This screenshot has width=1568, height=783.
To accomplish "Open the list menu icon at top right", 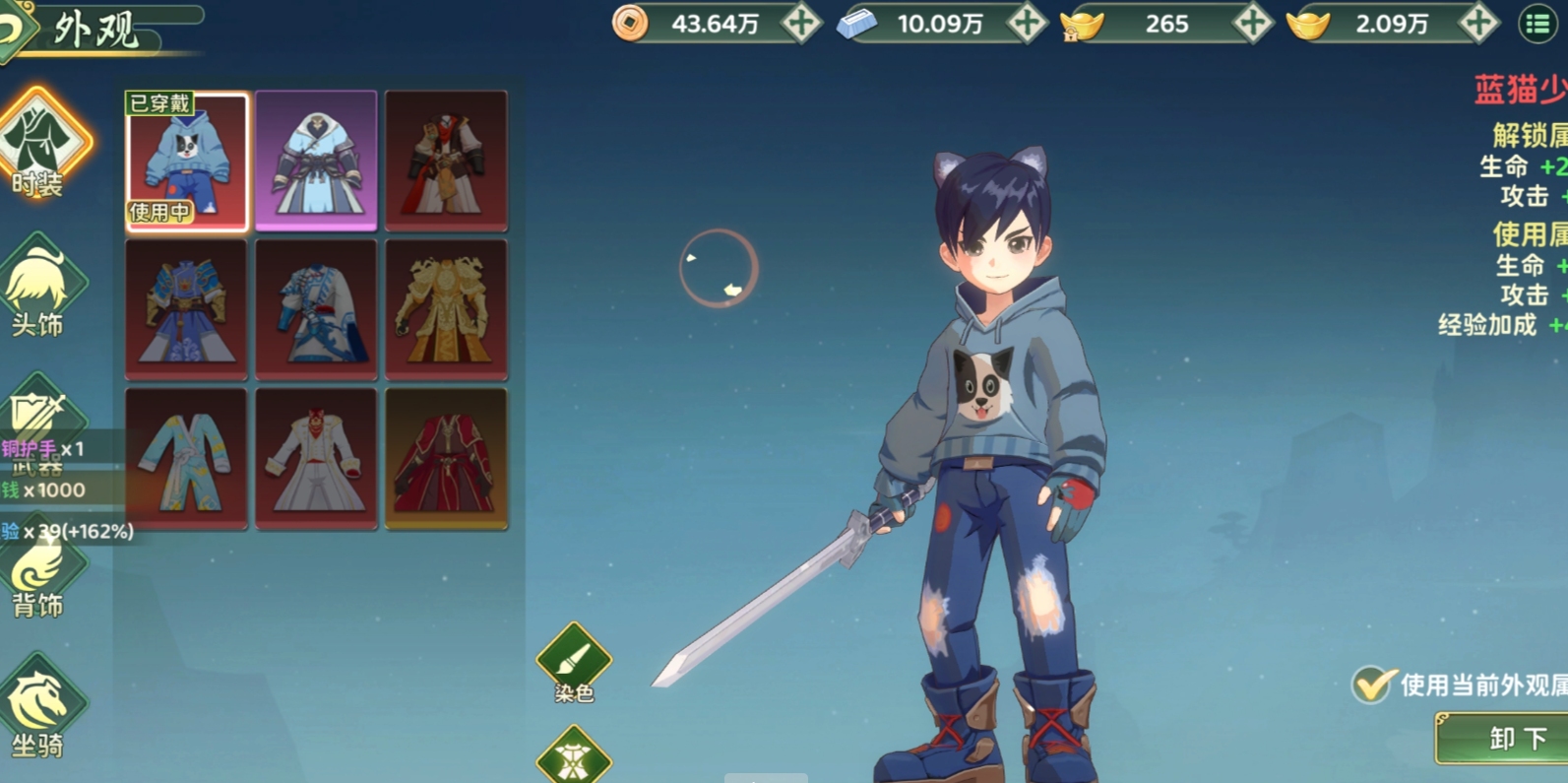I will [x=1537, y=25].
